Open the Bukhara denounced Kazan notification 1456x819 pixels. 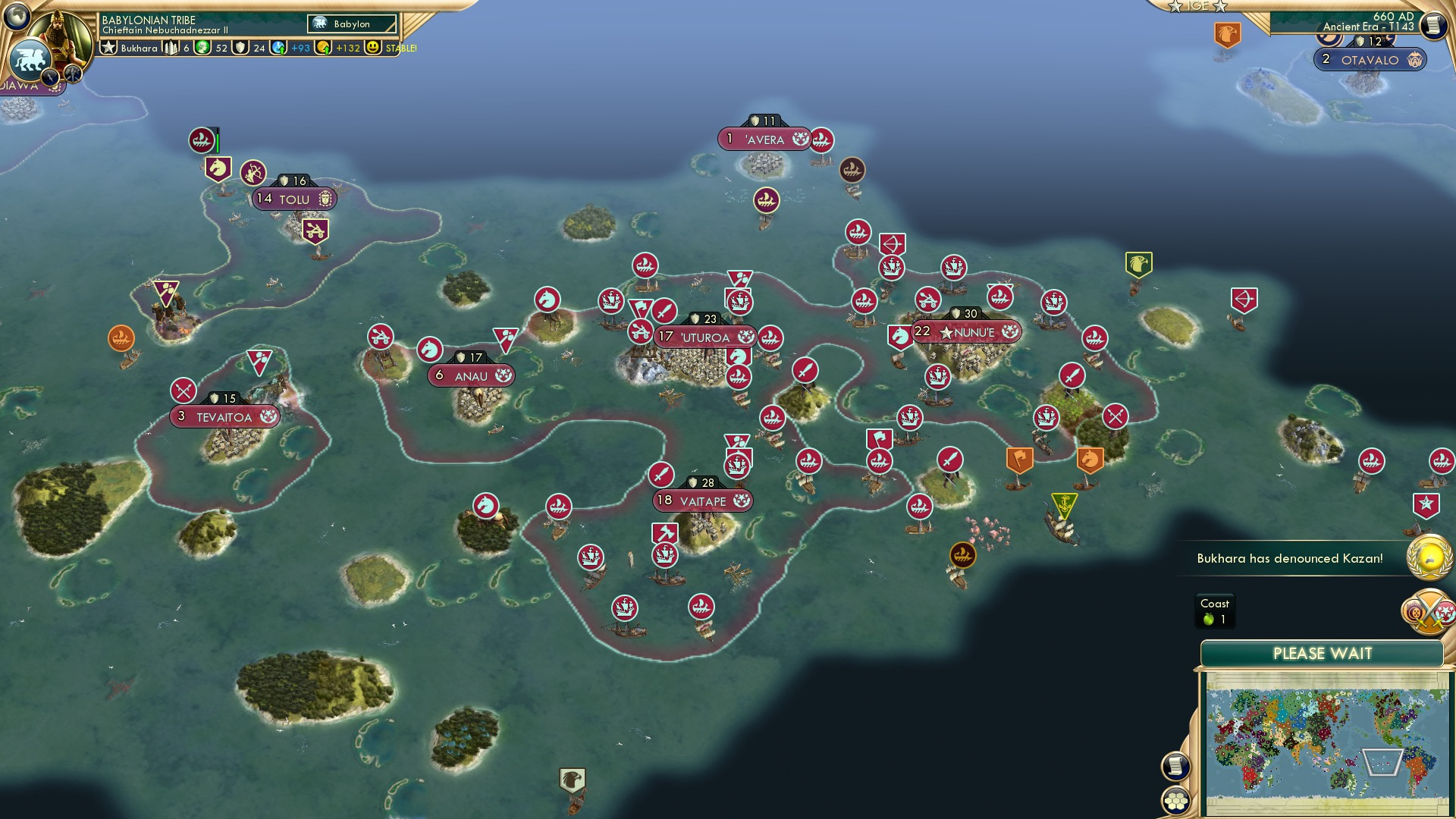click(1289, 558)
